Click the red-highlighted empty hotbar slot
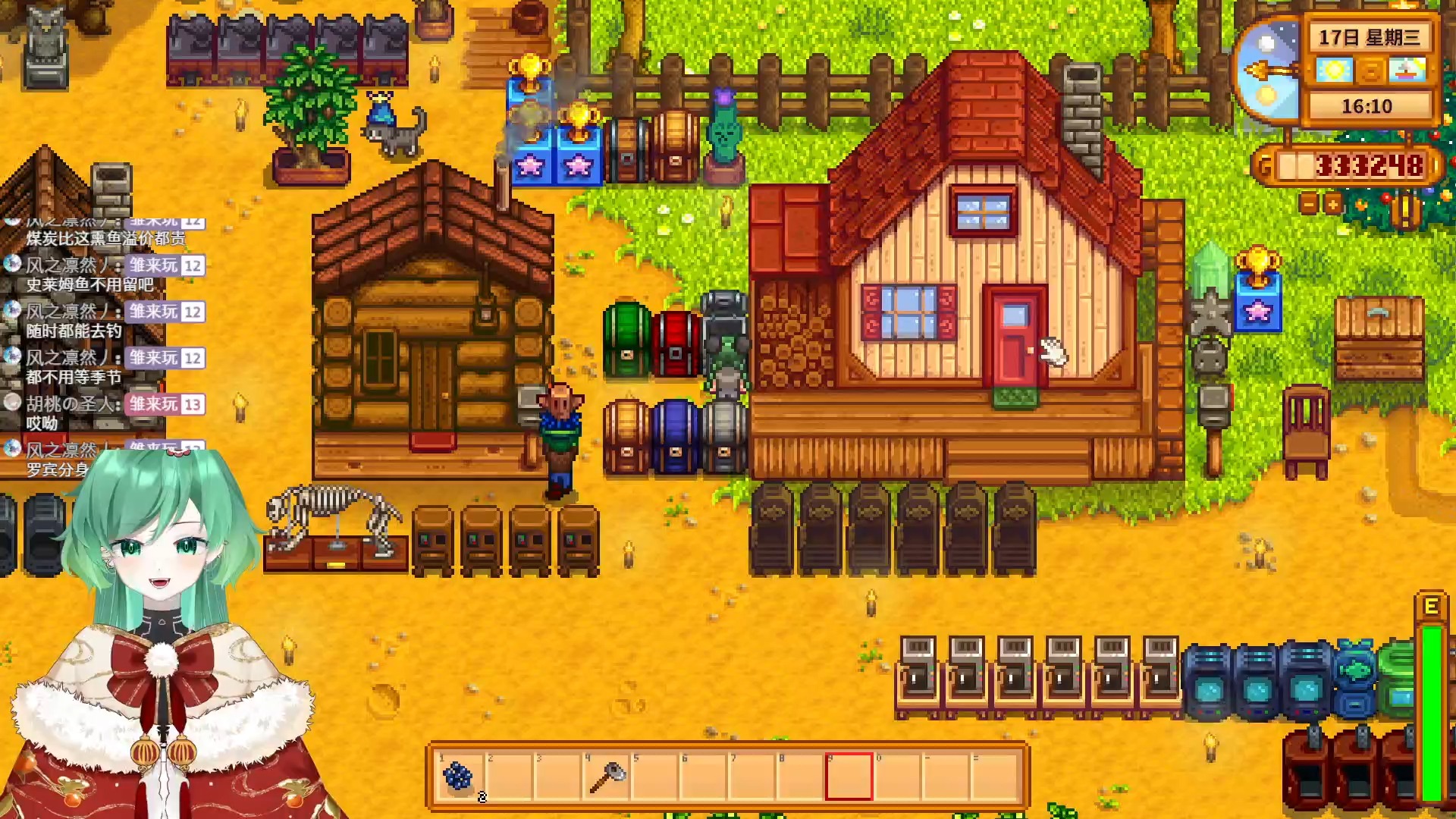Image resolution: width=1456 pixels, height=819 pixels. pos(849,777)
